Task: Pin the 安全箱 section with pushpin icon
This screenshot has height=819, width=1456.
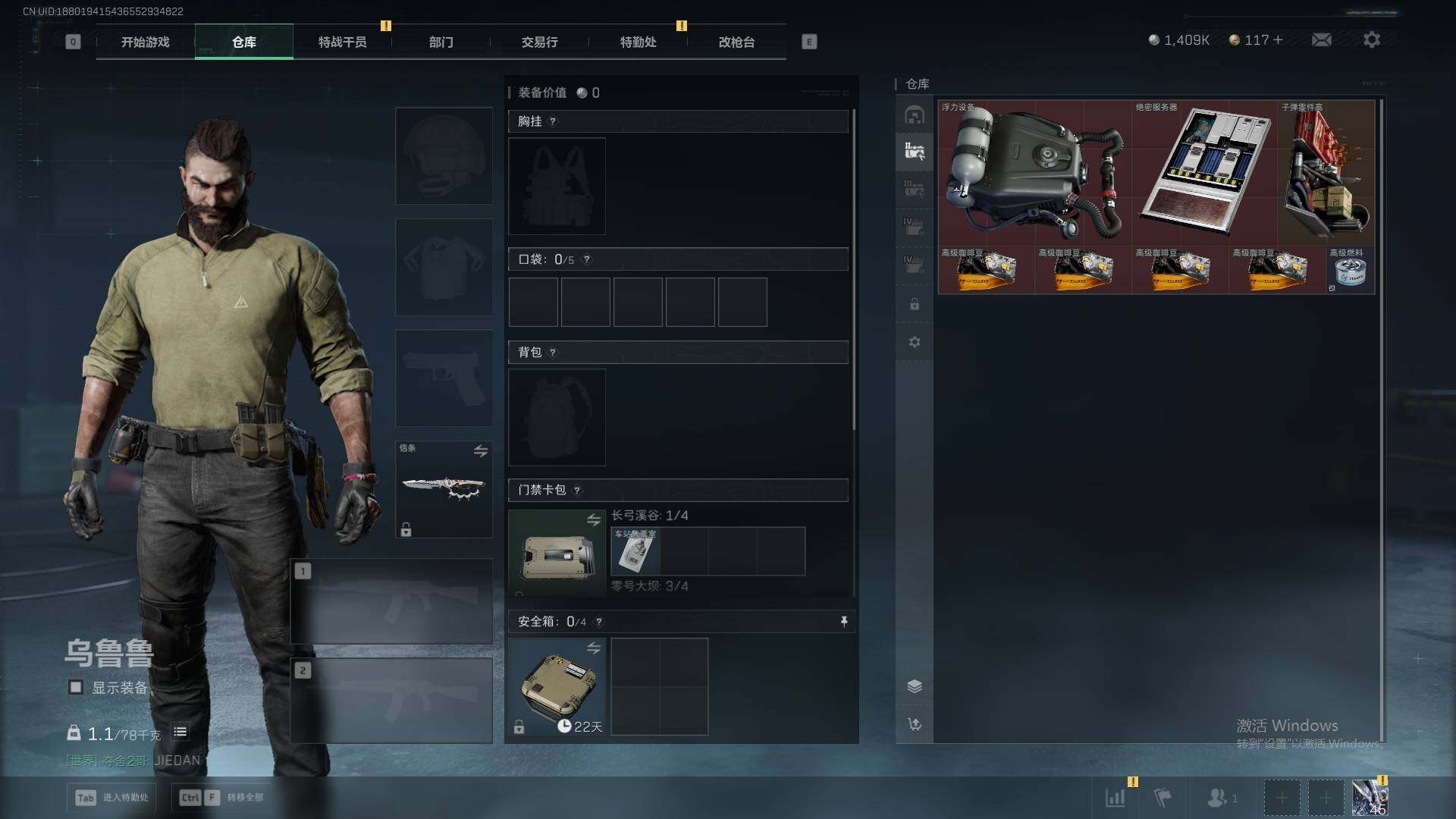Action: [843, 622]
